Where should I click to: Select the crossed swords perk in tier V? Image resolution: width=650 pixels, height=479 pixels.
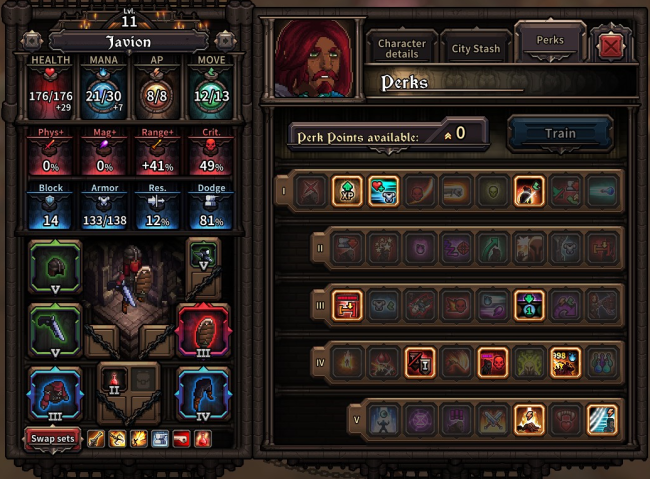(492, 419)
